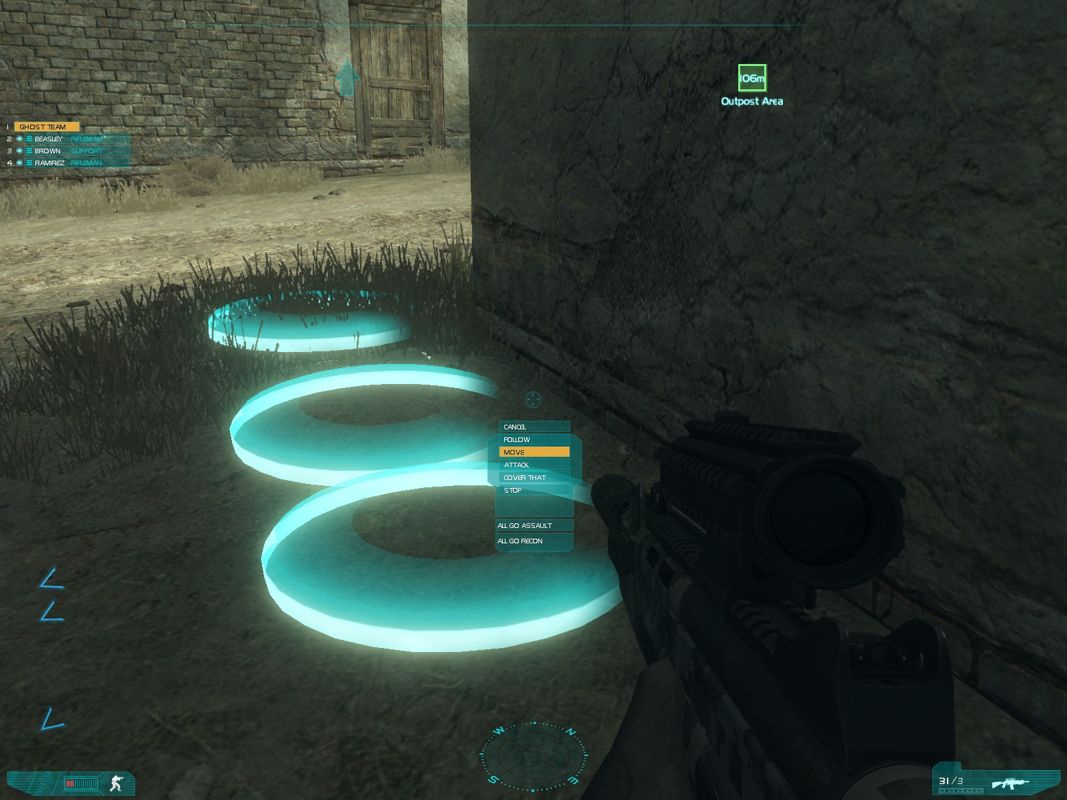Switch the squad to All Go Recon

(536, 541)
